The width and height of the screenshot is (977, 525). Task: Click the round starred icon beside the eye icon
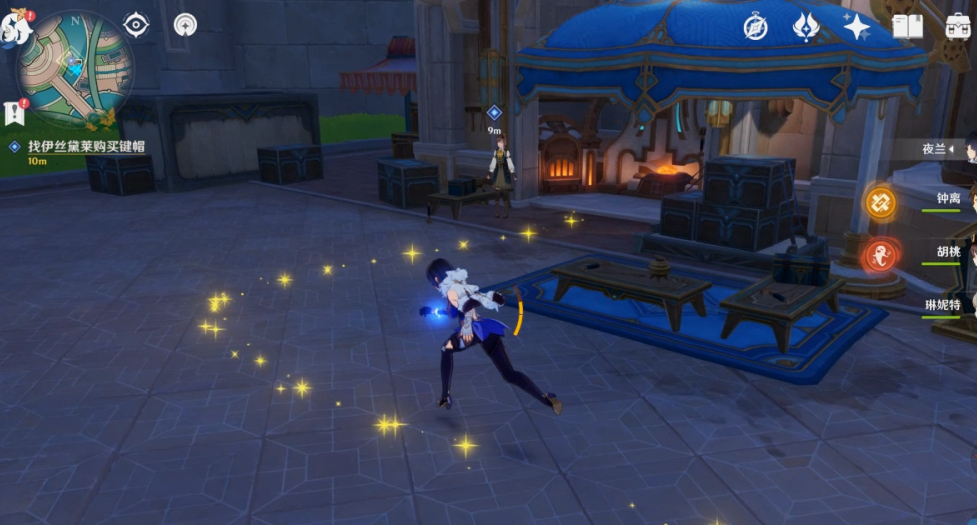[185, 26]
